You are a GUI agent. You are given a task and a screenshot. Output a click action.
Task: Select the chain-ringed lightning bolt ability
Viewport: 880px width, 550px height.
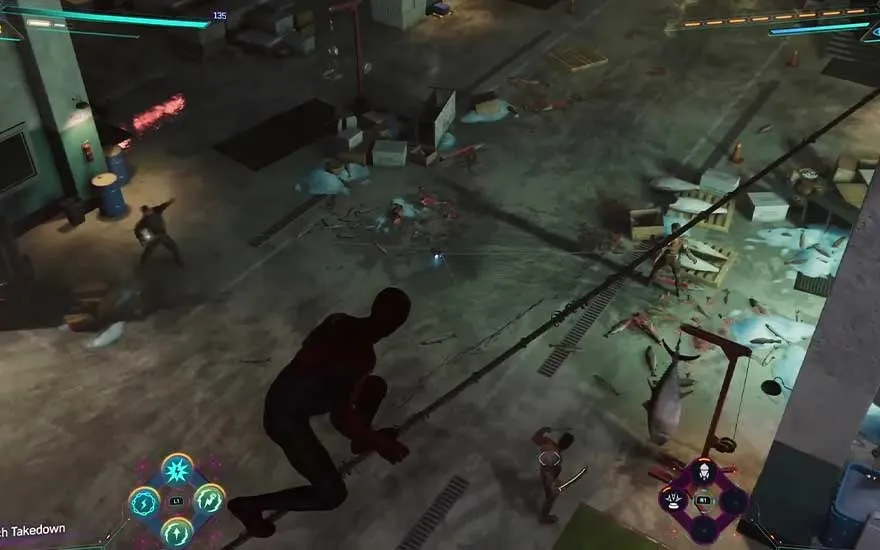tap(145, 500)
